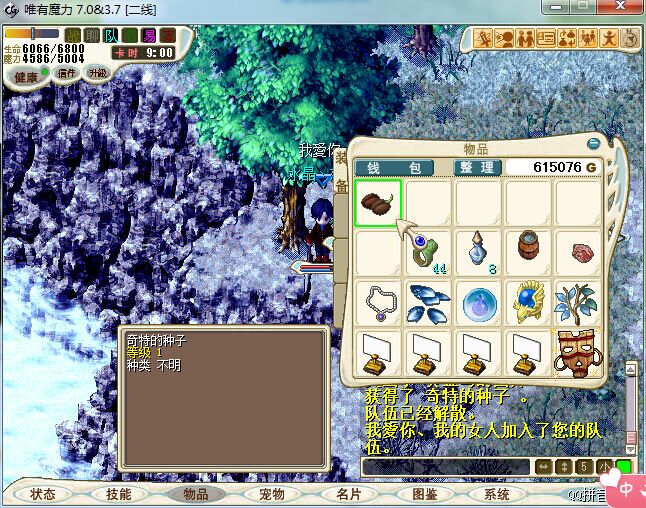Open the 图鉴 (Album) menu
The height and width of the screenshot is (508, 646).
pos(424,494)
